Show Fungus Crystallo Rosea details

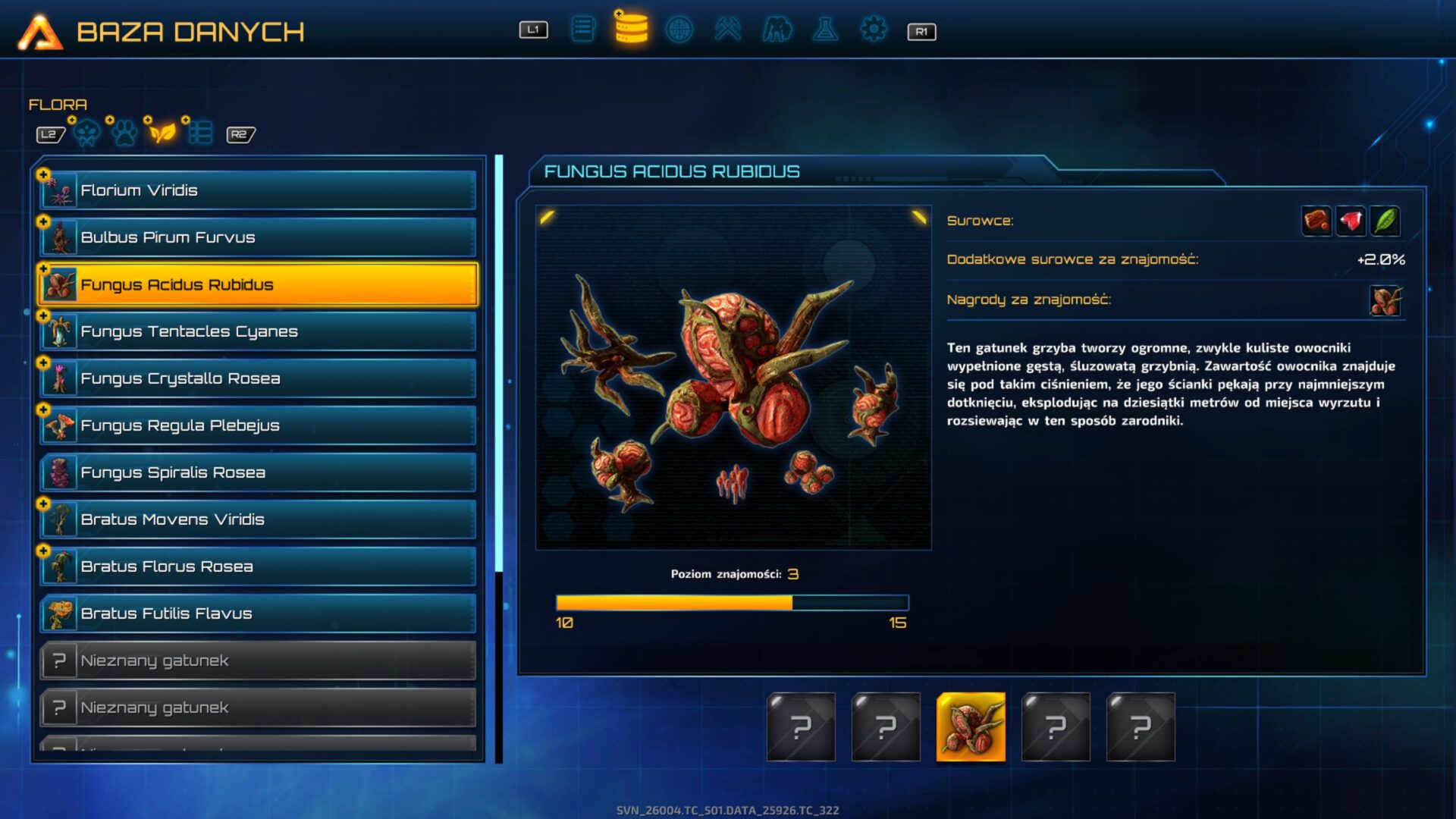click(258, 378)
